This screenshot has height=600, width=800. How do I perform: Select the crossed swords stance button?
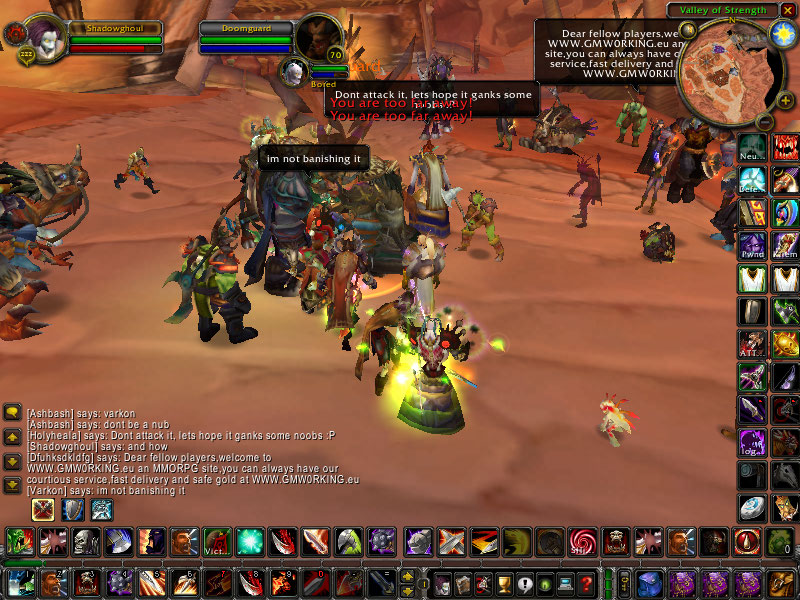[x=43, y=509]
